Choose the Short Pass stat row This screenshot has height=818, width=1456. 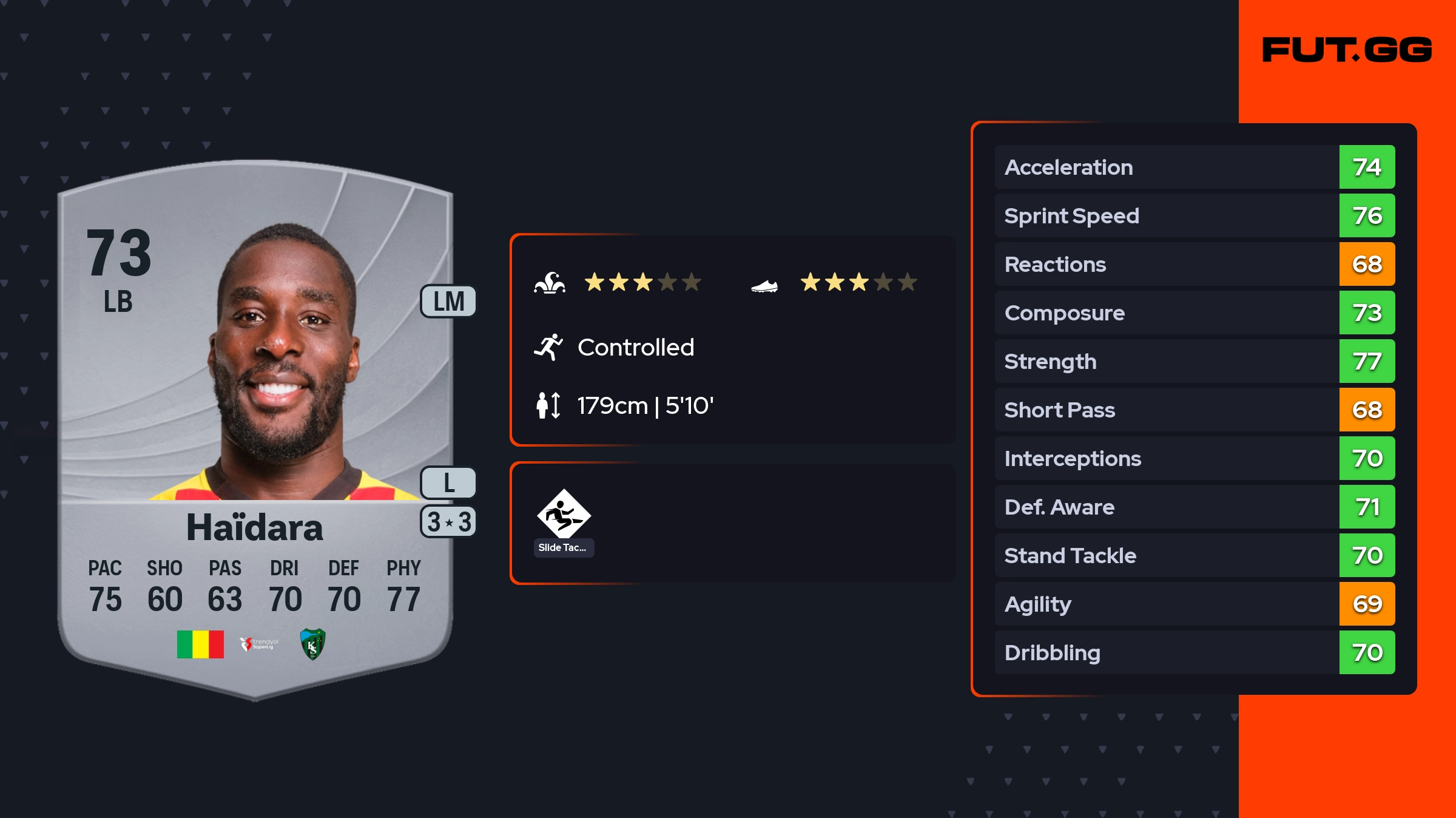(x=1194, y=410)
